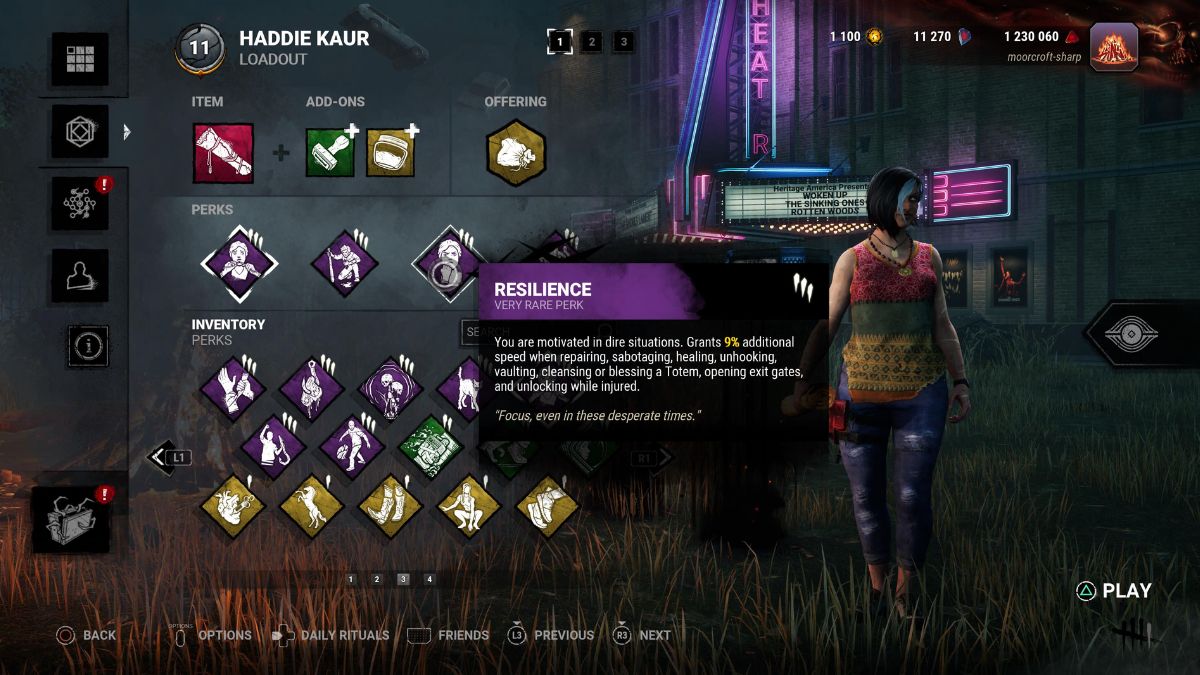Switch to loadout preset 3
The width and height of the screenshot is (1200, 675).
tap(624, 42)
